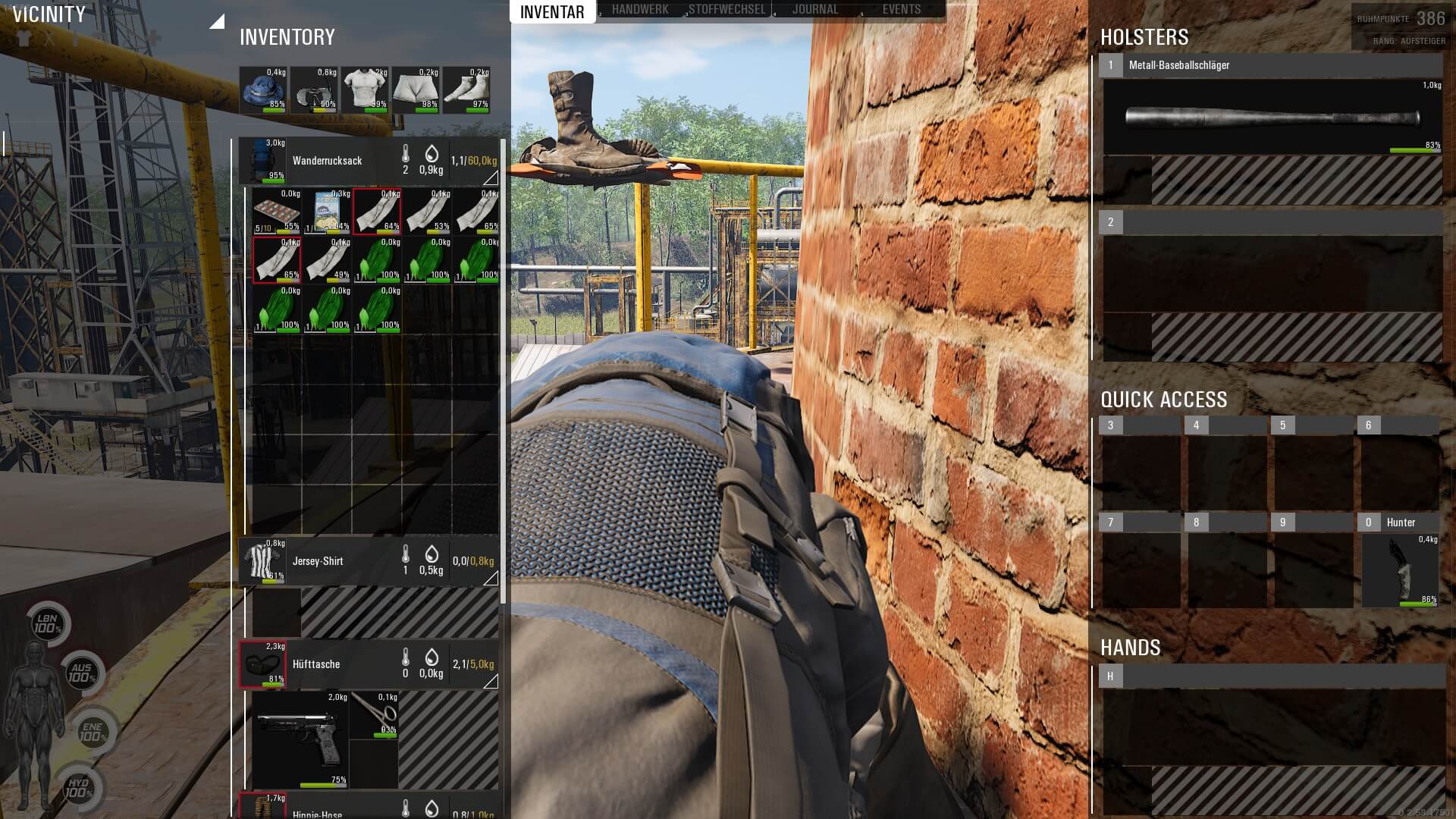
Task: Choose the Hunter knife quick access slot
Action: [x=1400, y=570]
